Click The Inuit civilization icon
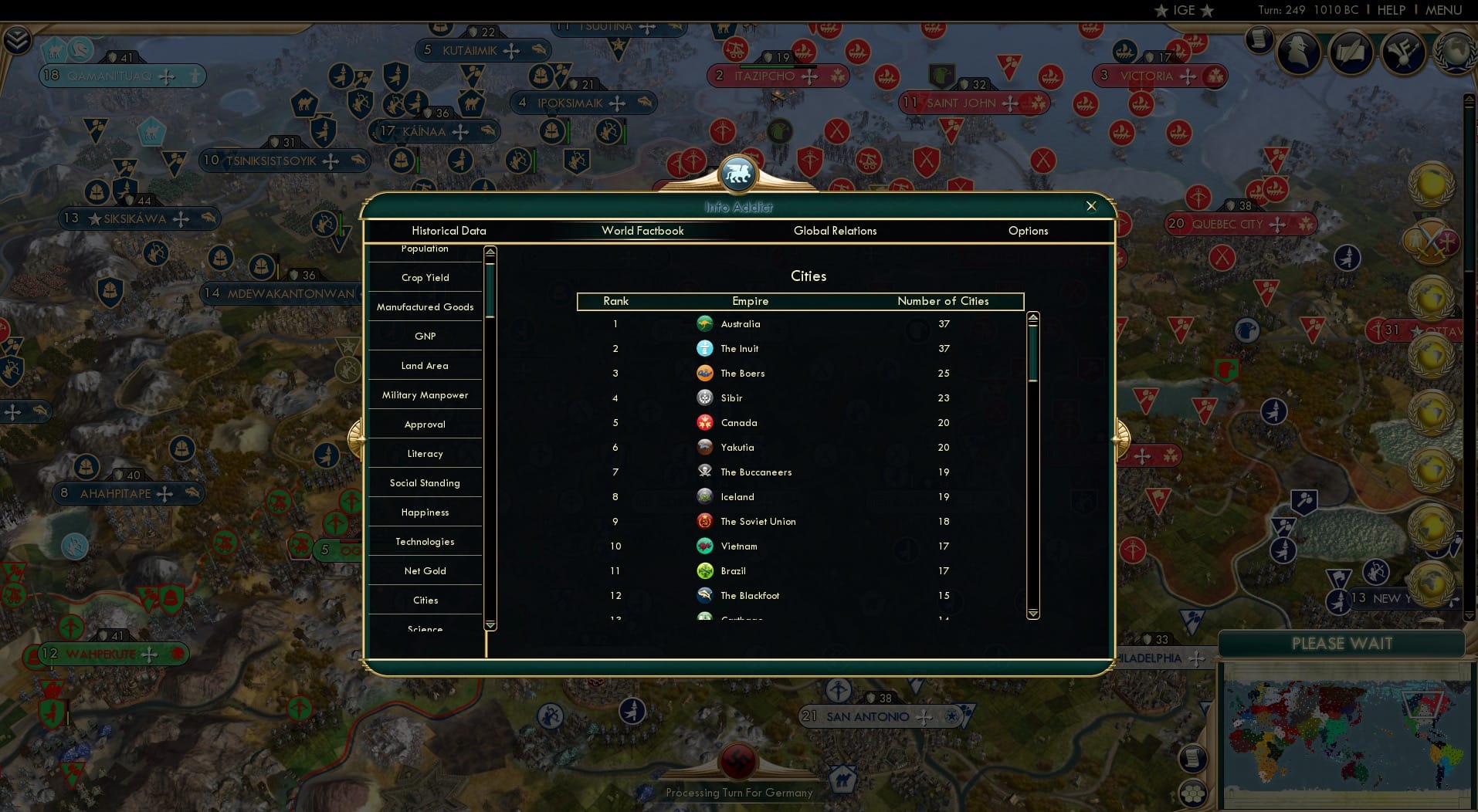1478x812 pixels. (x=705, y=349)
